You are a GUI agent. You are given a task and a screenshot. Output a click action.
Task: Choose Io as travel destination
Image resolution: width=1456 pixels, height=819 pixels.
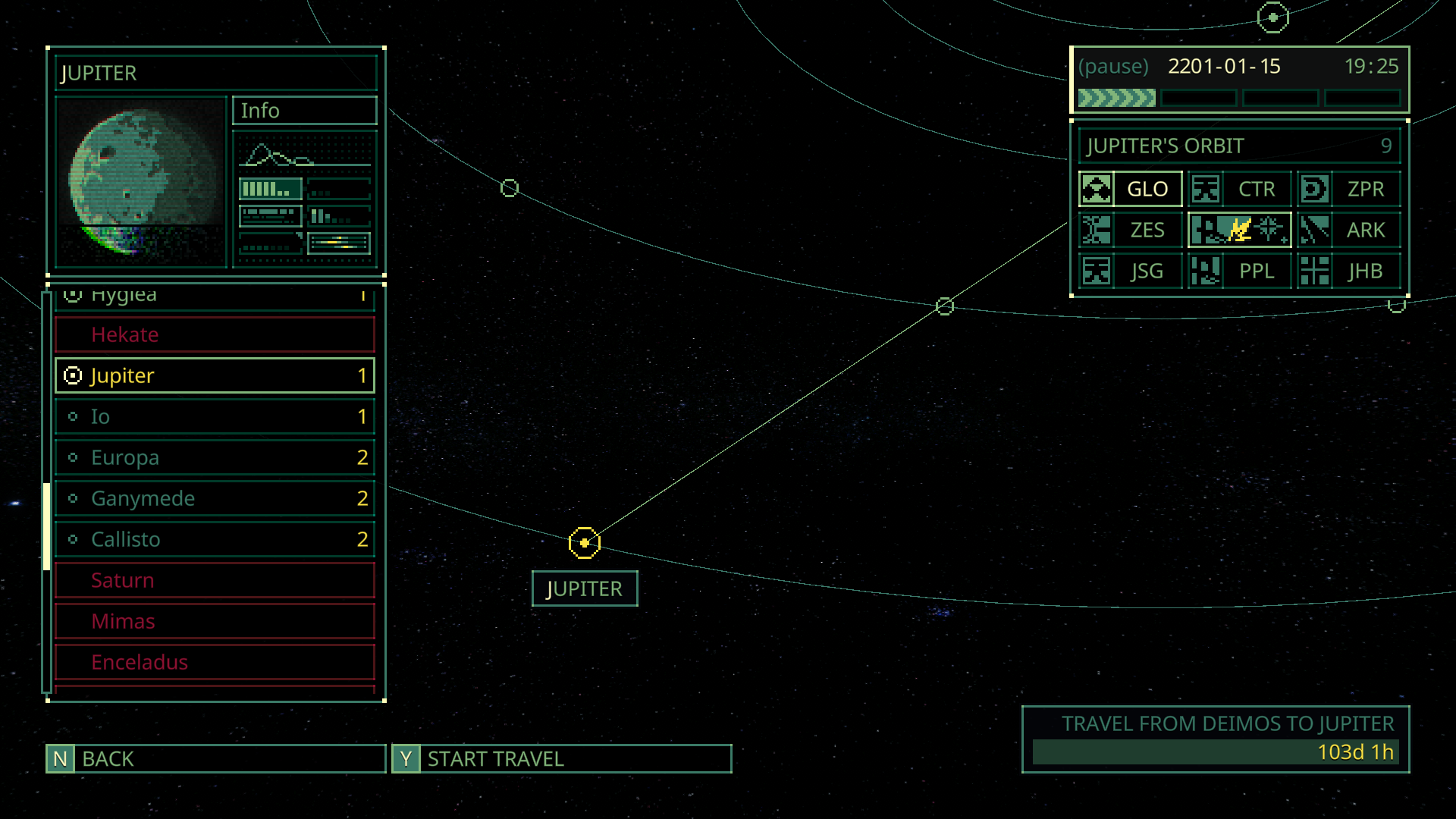point(215,417)
